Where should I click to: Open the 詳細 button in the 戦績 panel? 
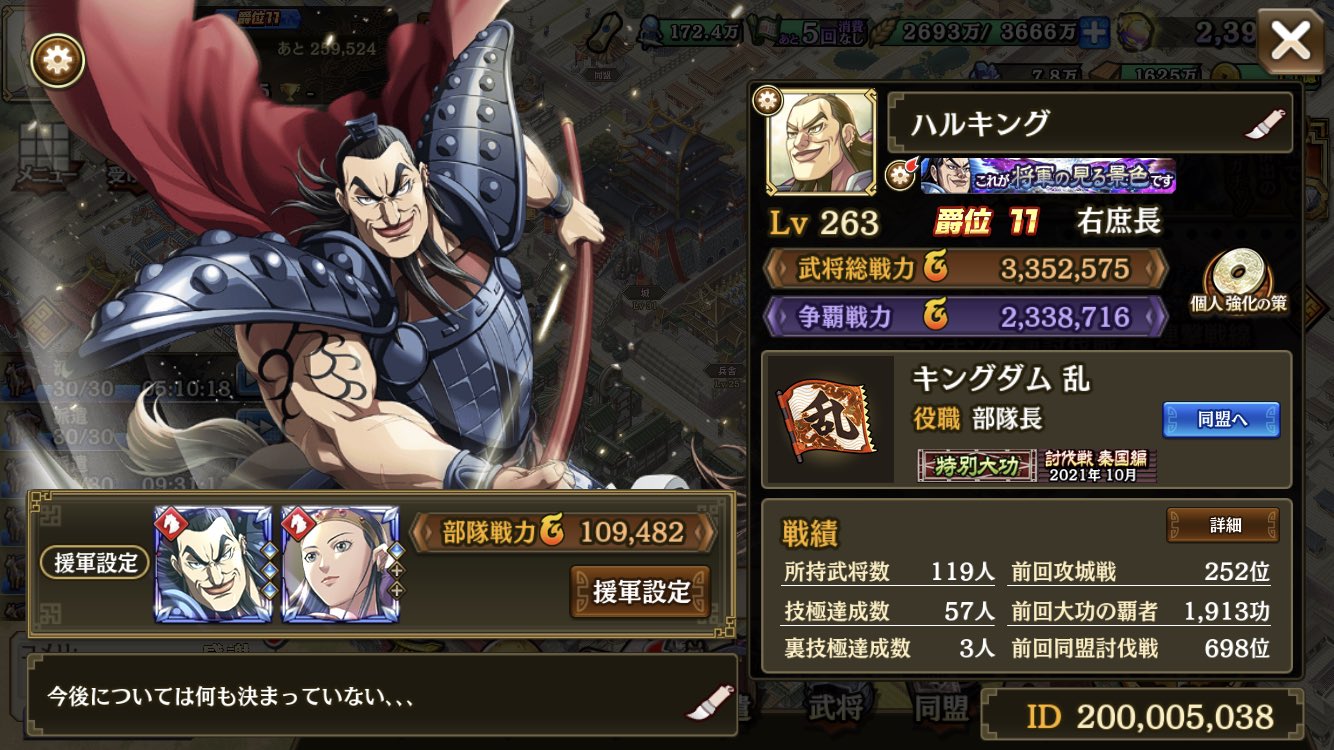click(x=1224, y=524)
